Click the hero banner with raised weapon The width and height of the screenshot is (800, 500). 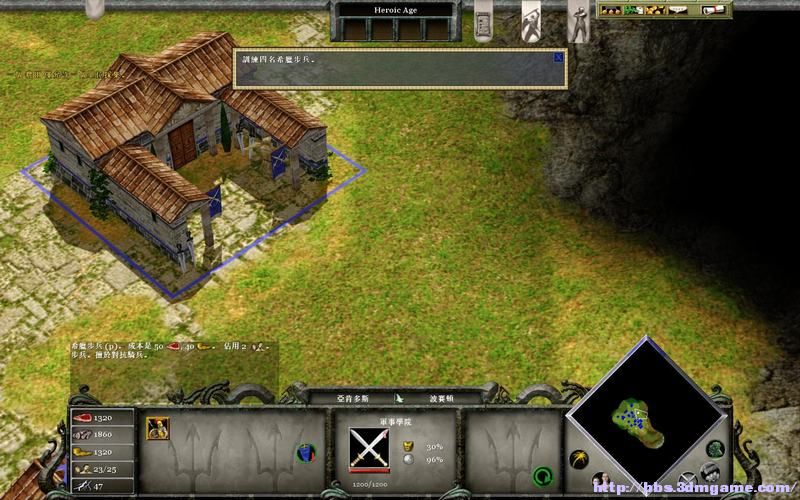coord(531,21)
